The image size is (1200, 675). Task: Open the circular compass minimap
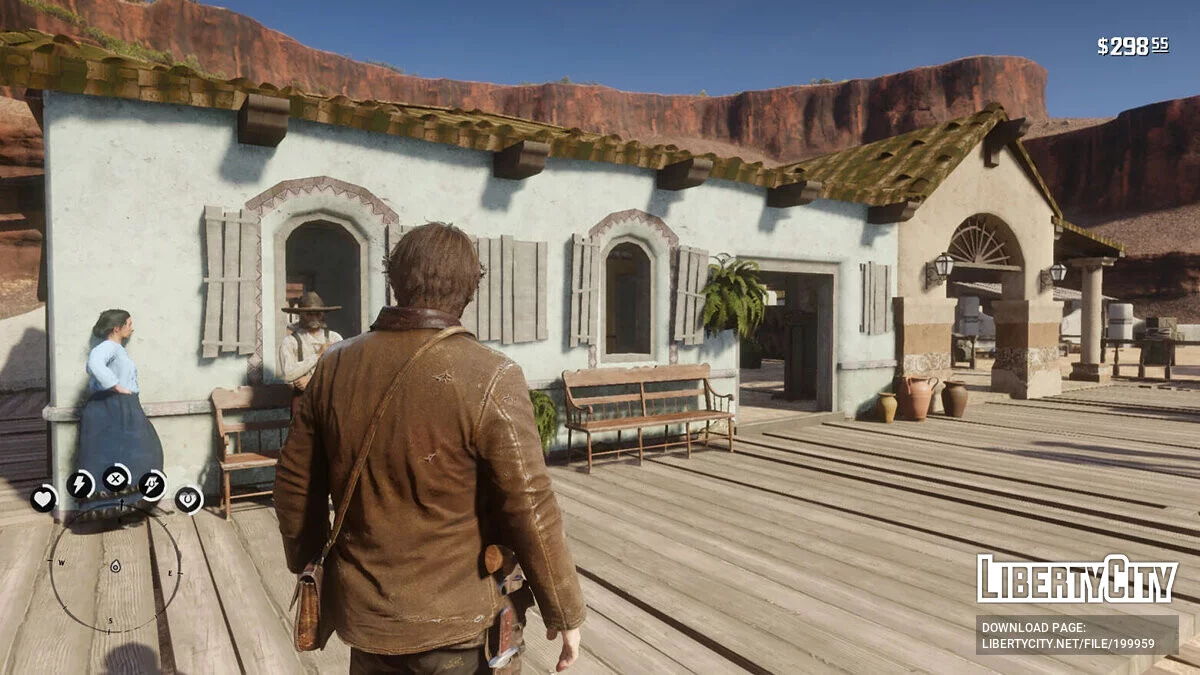(115, 567)
